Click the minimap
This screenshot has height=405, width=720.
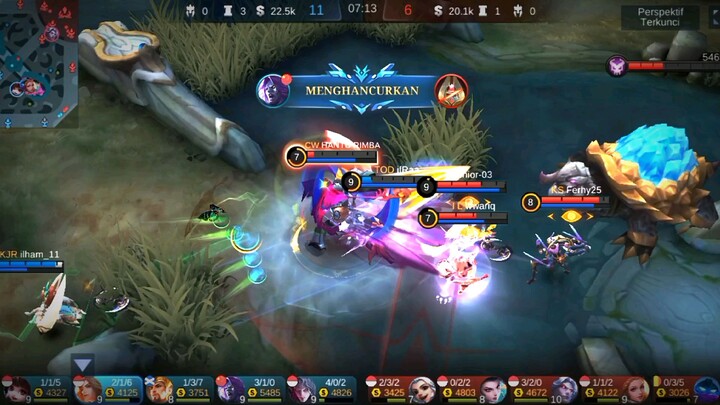[38, 62]
